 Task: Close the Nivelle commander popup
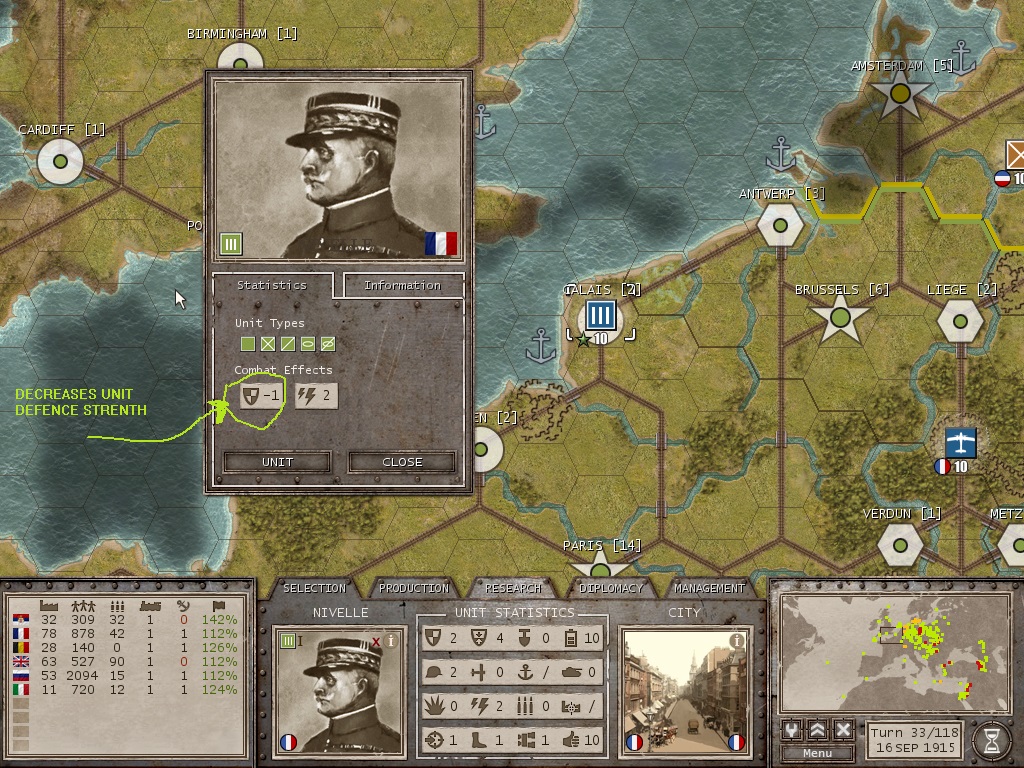[402, 462]
